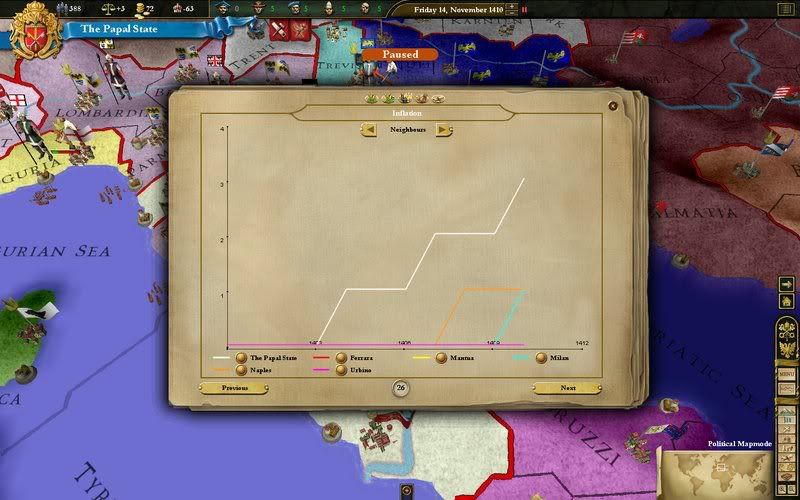
Task: Toggle the Ferrara legend button
Action: click(x=342, y=357)
